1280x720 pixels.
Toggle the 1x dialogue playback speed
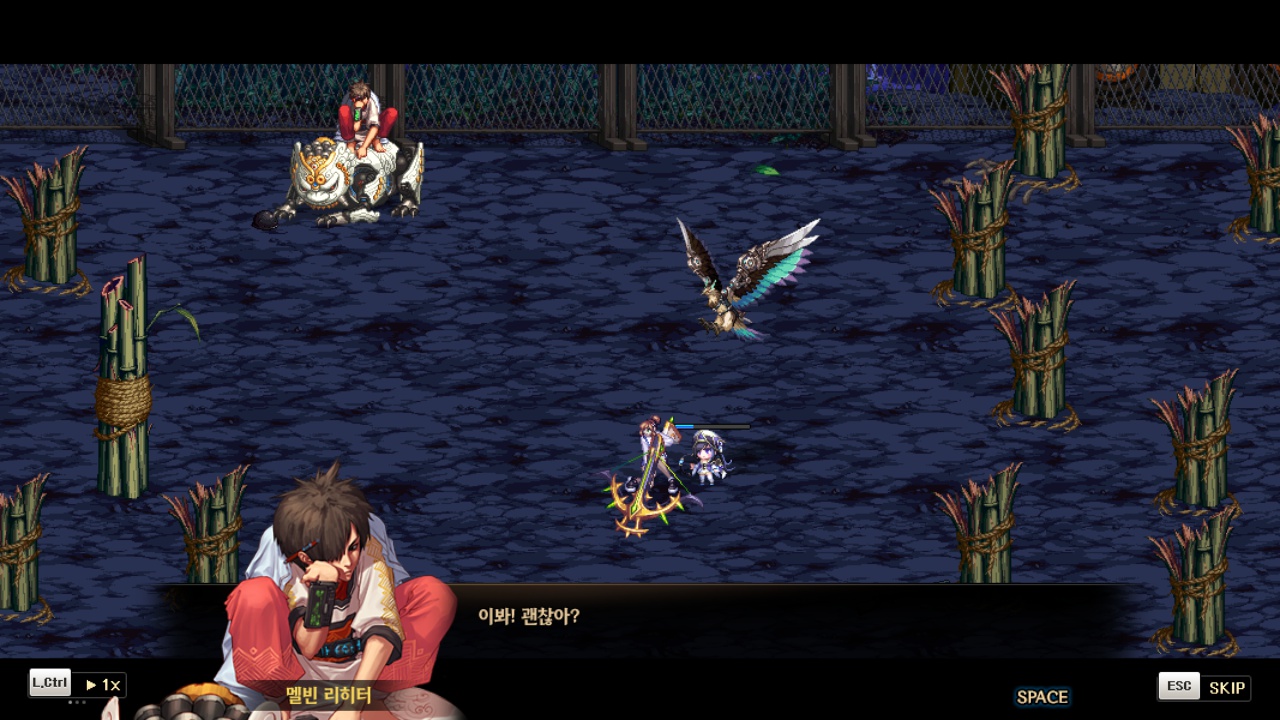(102, 685)
